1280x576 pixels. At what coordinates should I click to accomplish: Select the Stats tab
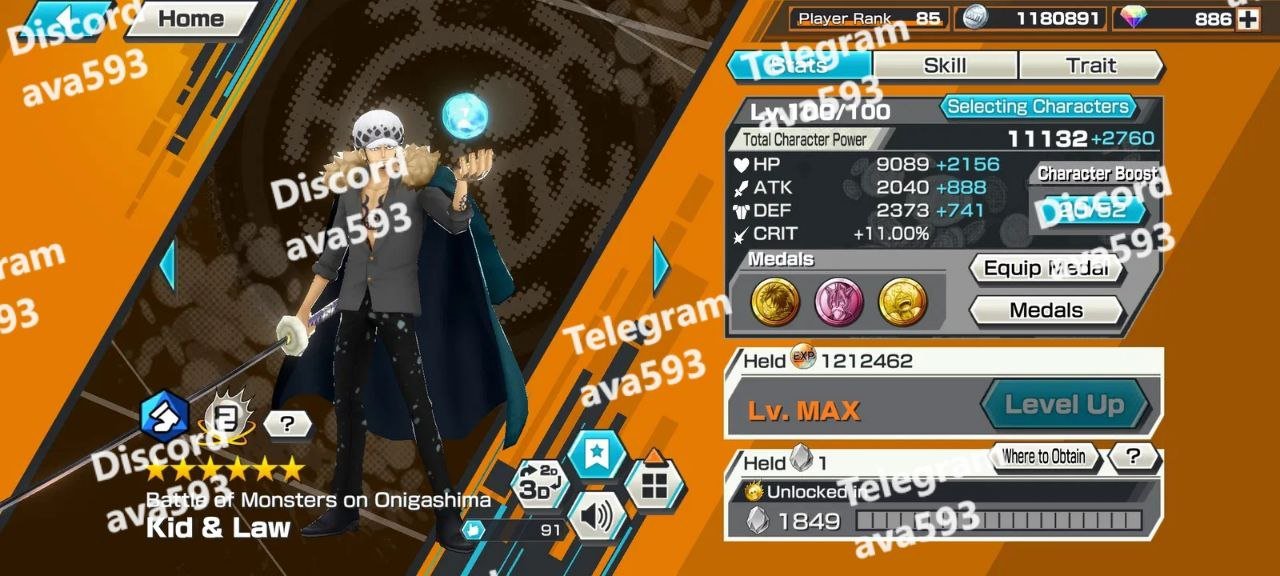798,66
